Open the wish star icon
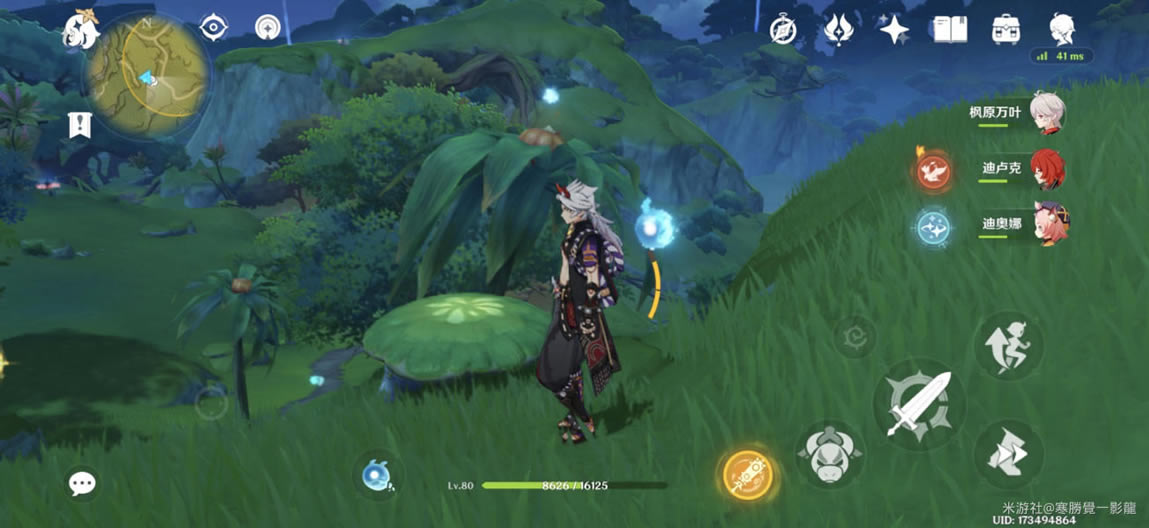Image resolution: width=1149 pixels, height=528 pixels. click(893, 30)
